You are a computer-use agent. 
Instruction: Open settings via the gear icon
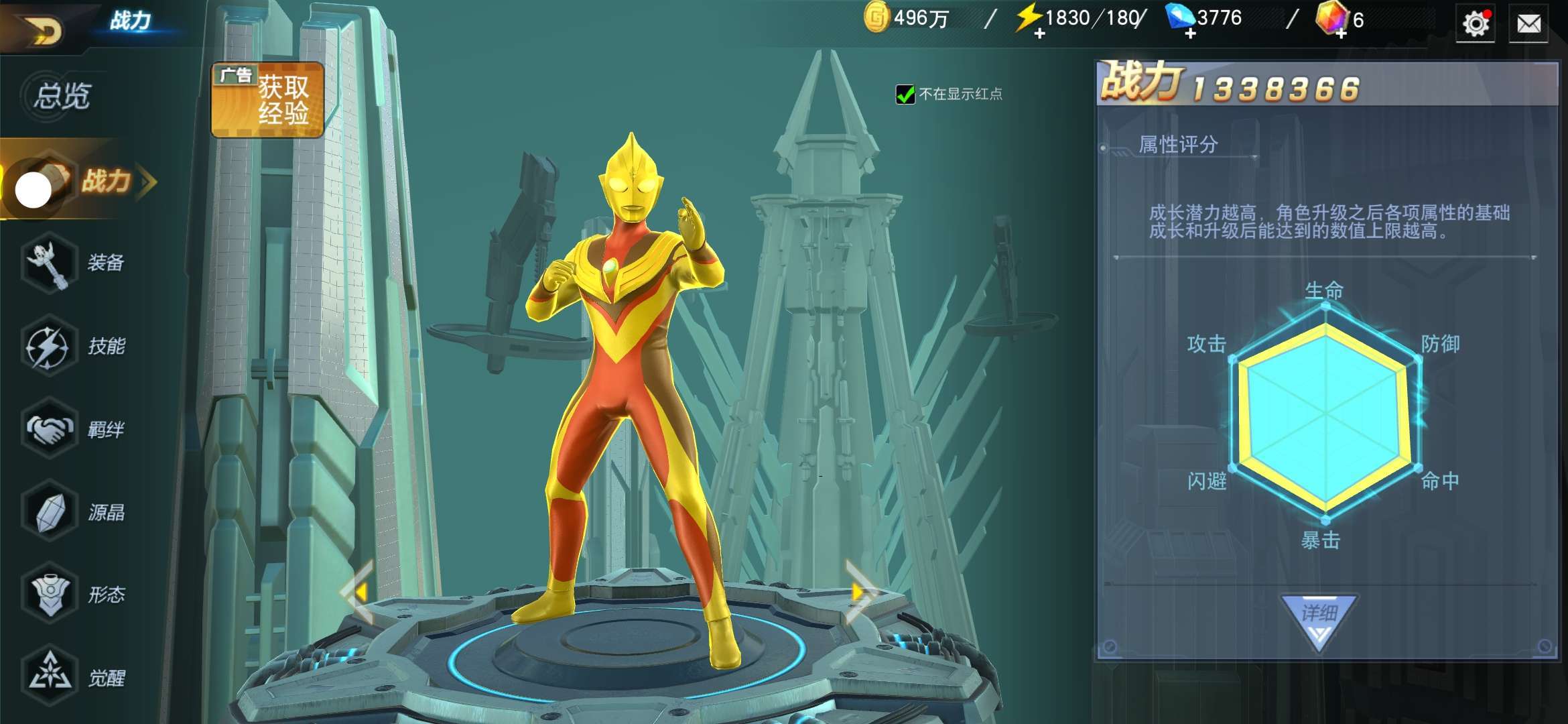point(1475,25)
